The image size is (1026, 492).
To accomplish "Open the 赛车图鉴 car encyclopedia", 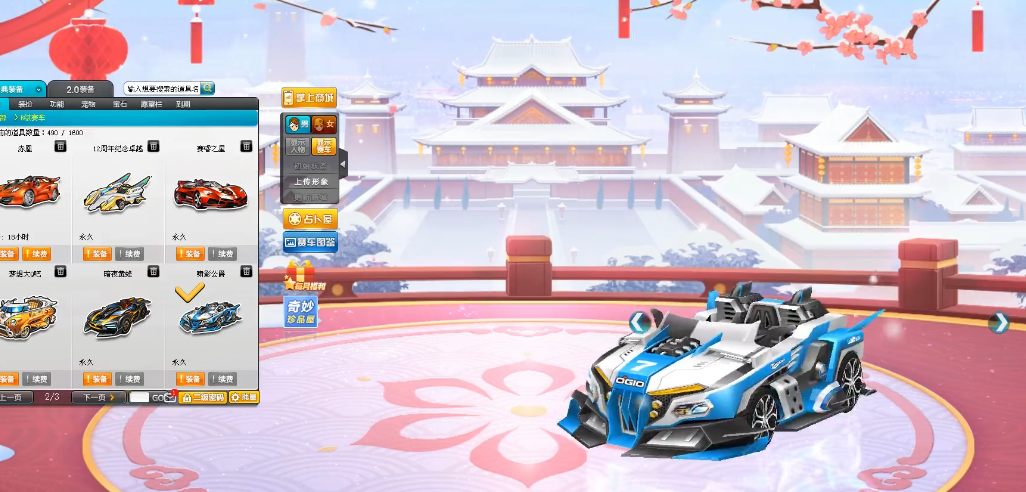I will pyautogui.click(x=310, y=242).
